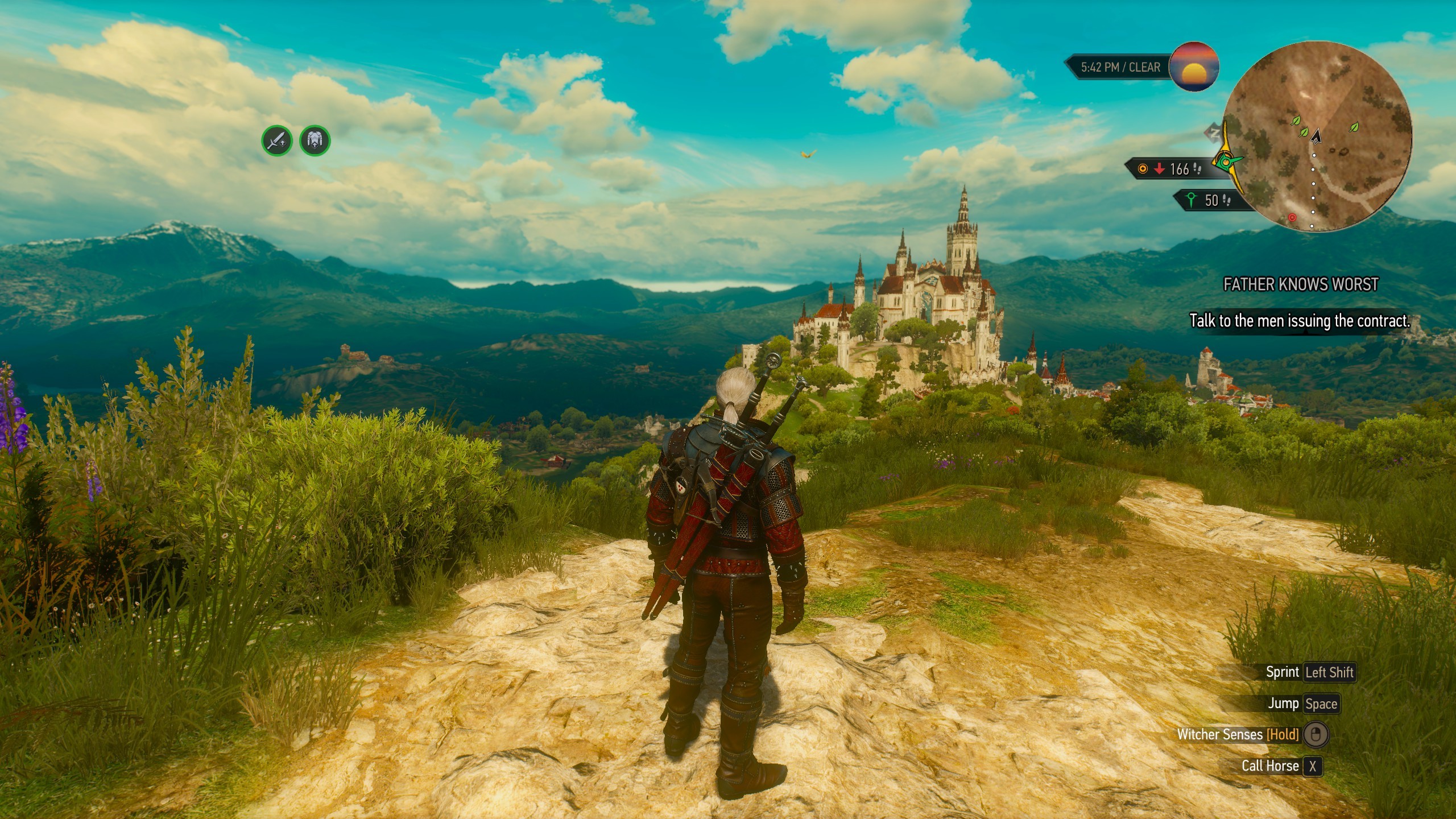Viewport: 1456px width, 819px height.
Task: Open the circular minimap
Action: (1317, 136)
